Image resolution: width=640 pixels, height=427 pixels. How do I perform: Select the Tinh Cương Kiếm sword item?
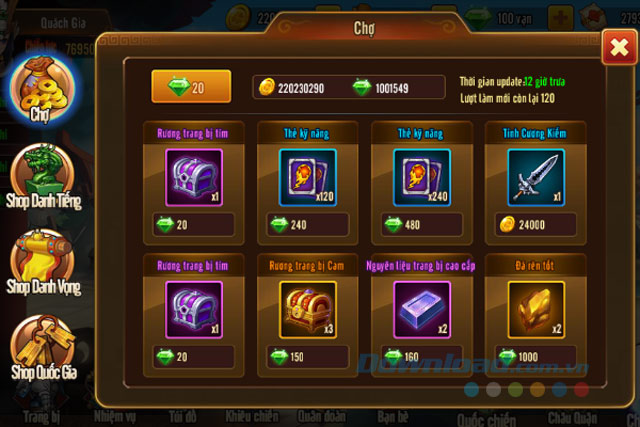[x=527, y=179]
